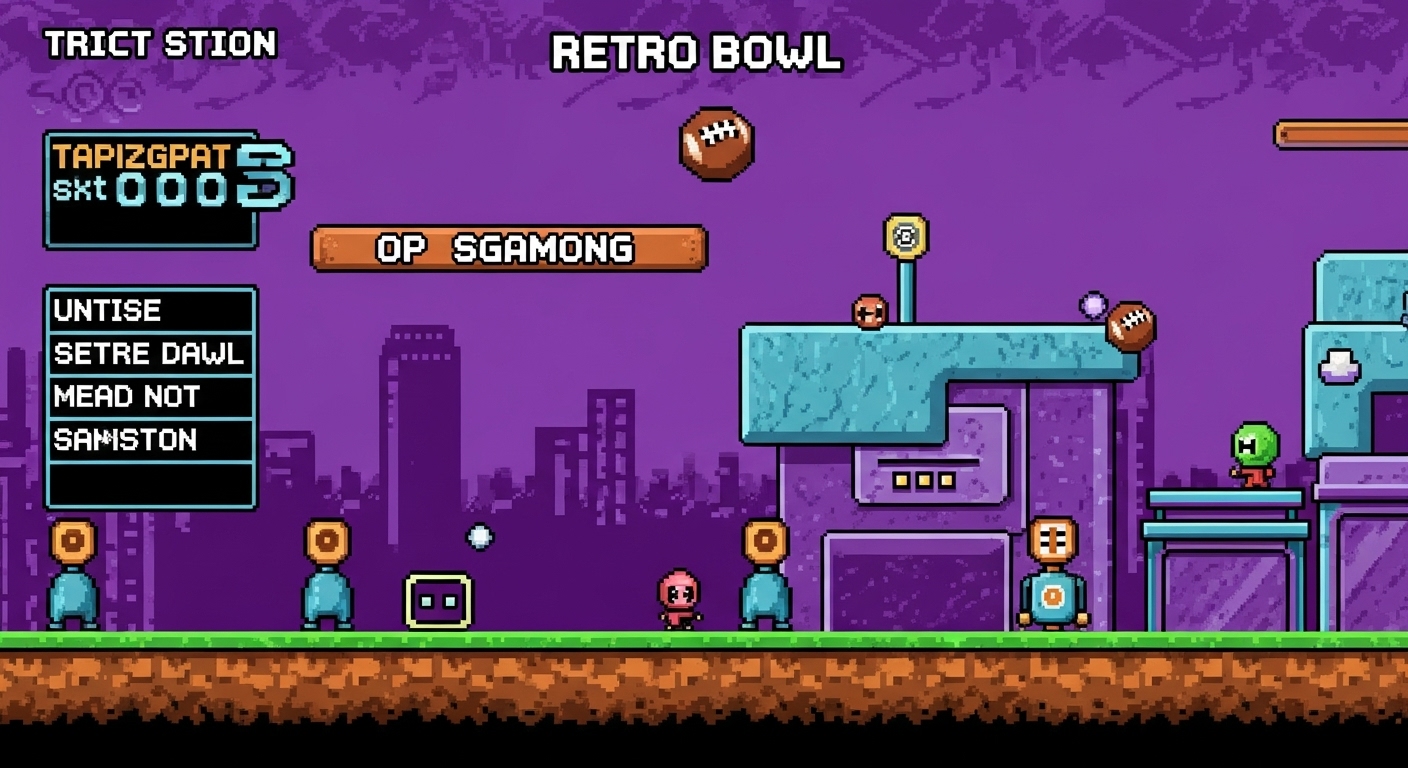Click the green alien on the right platform

[x=1256, y=452]
